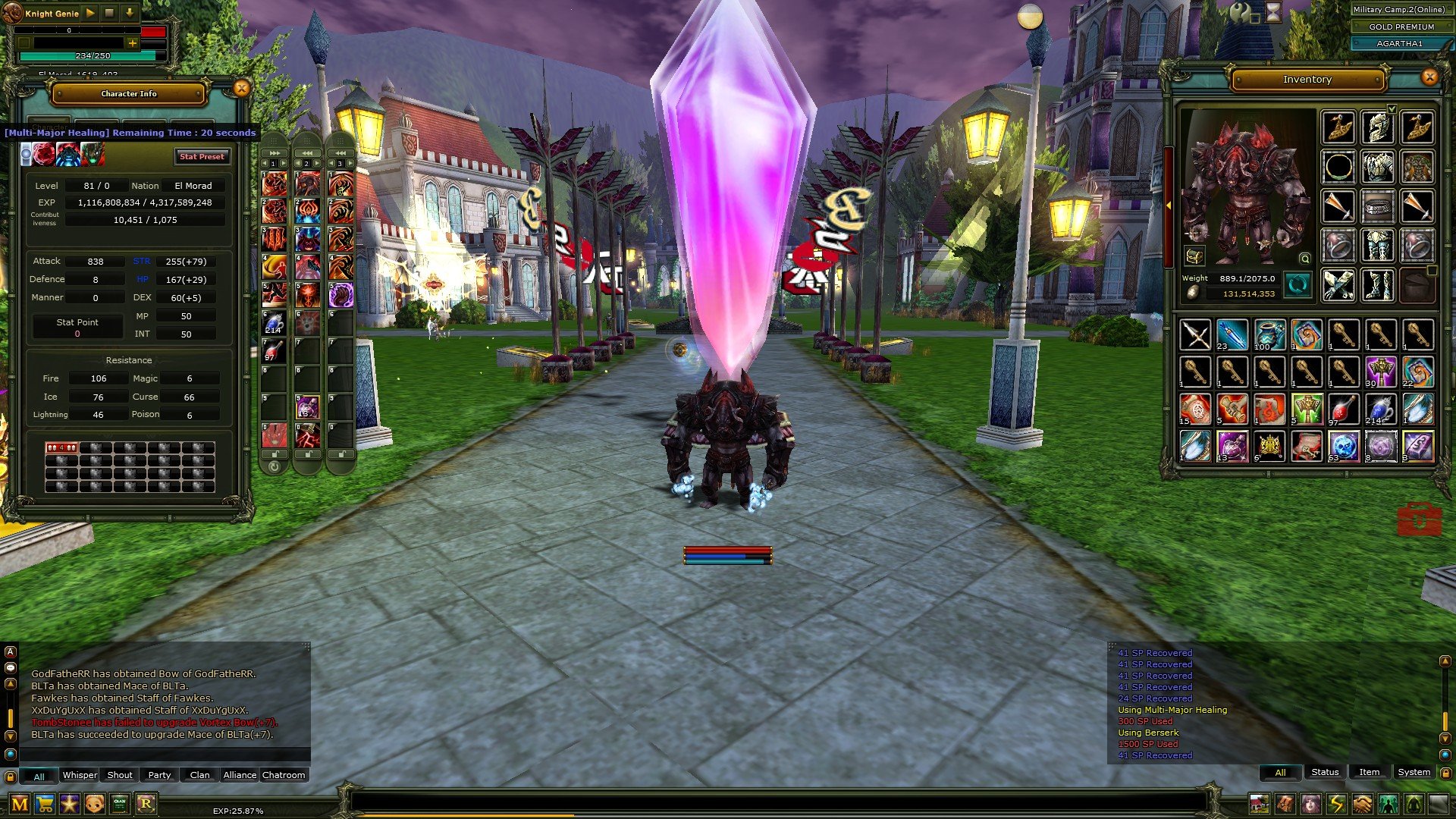Screen dimensions: 1456x819
Task: Toggle the padlock next to the chat tabs
Action: (x=11, y=776)
